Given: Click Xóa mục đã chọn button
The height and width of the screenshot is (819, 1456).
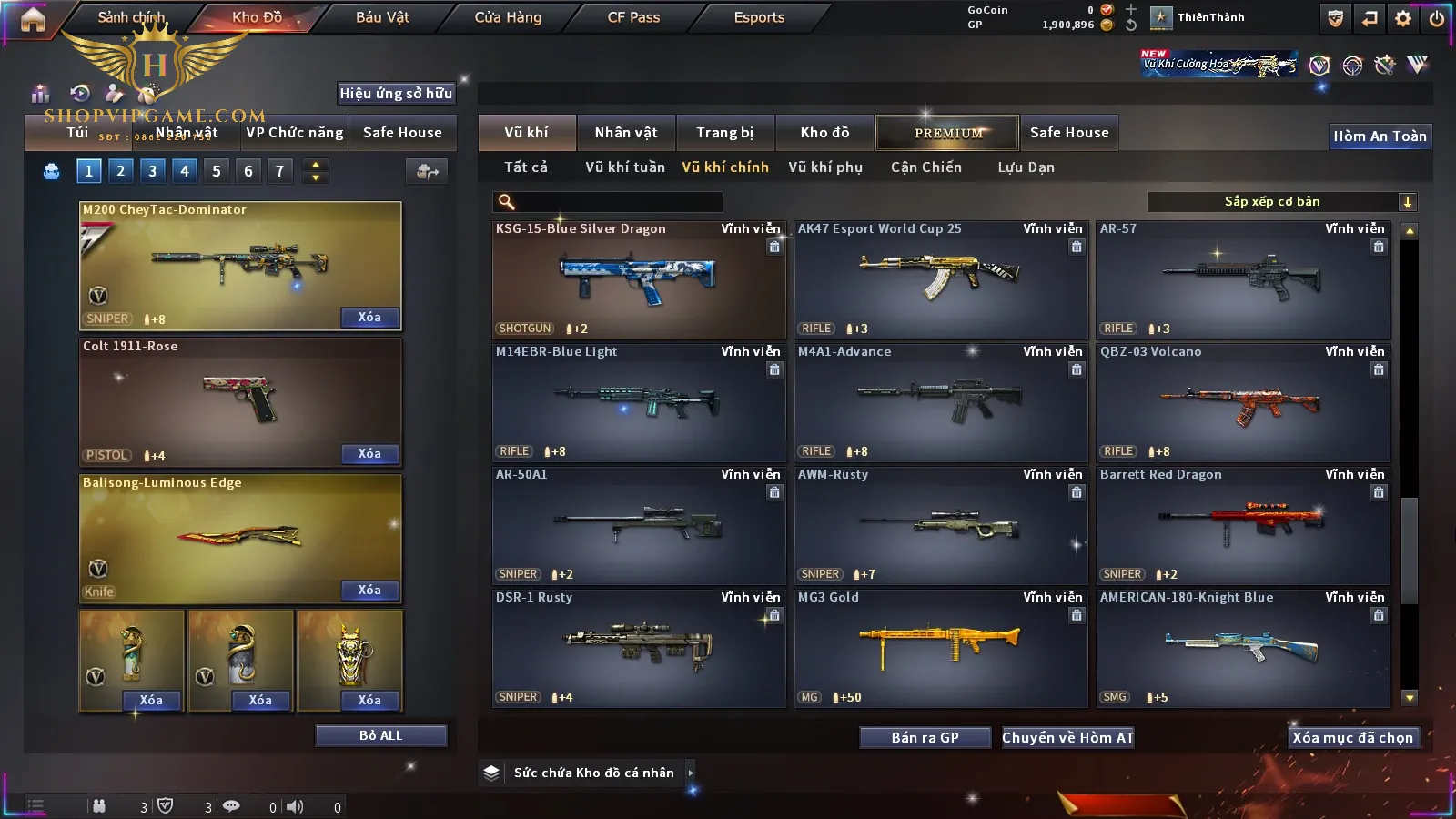Looking at the screenshot, I should [x=1352, y=738].
